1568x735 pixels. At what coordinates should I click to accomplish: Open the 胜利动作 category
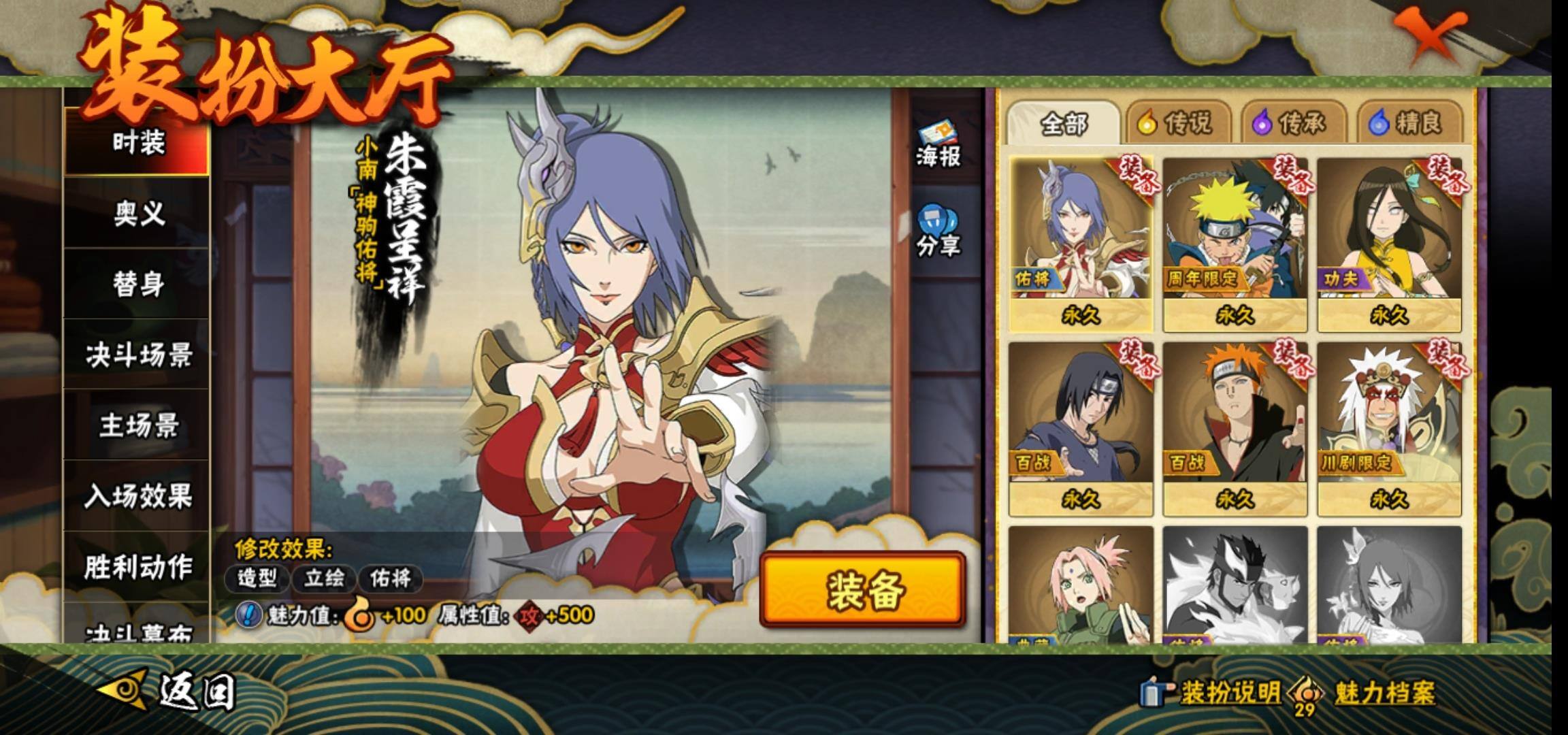pos(137,567)
